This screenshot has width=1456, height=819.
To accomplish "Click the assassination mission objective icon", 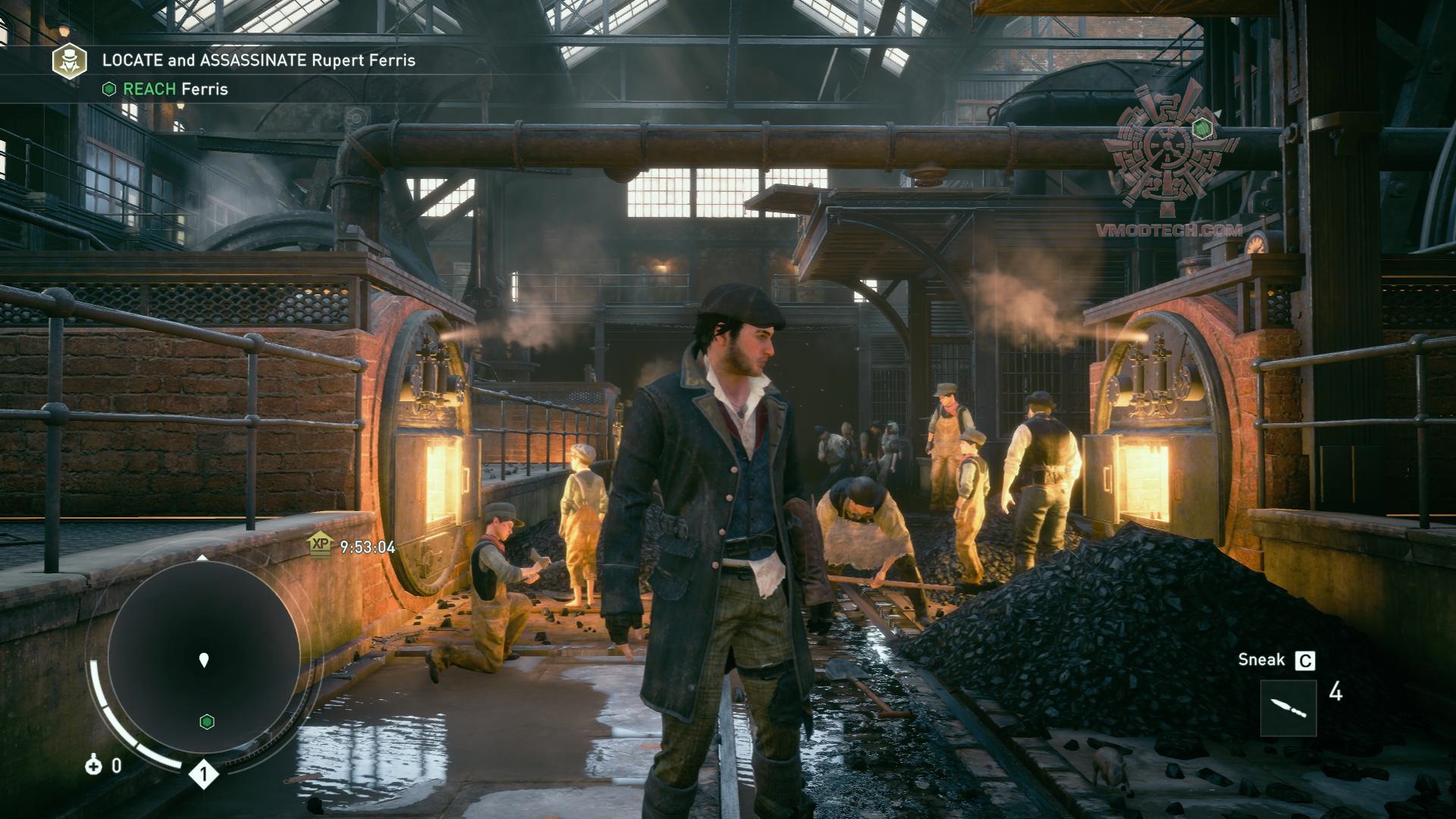I will coord(69,61).
